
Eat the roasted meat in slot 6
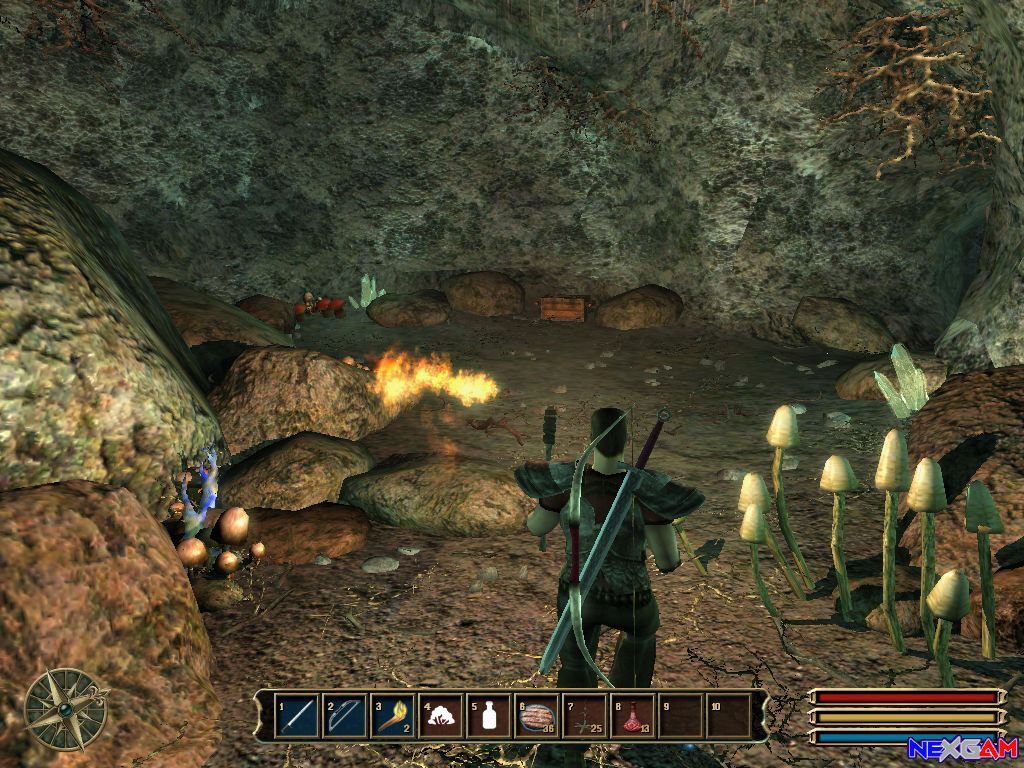click(x=537, y=716)
